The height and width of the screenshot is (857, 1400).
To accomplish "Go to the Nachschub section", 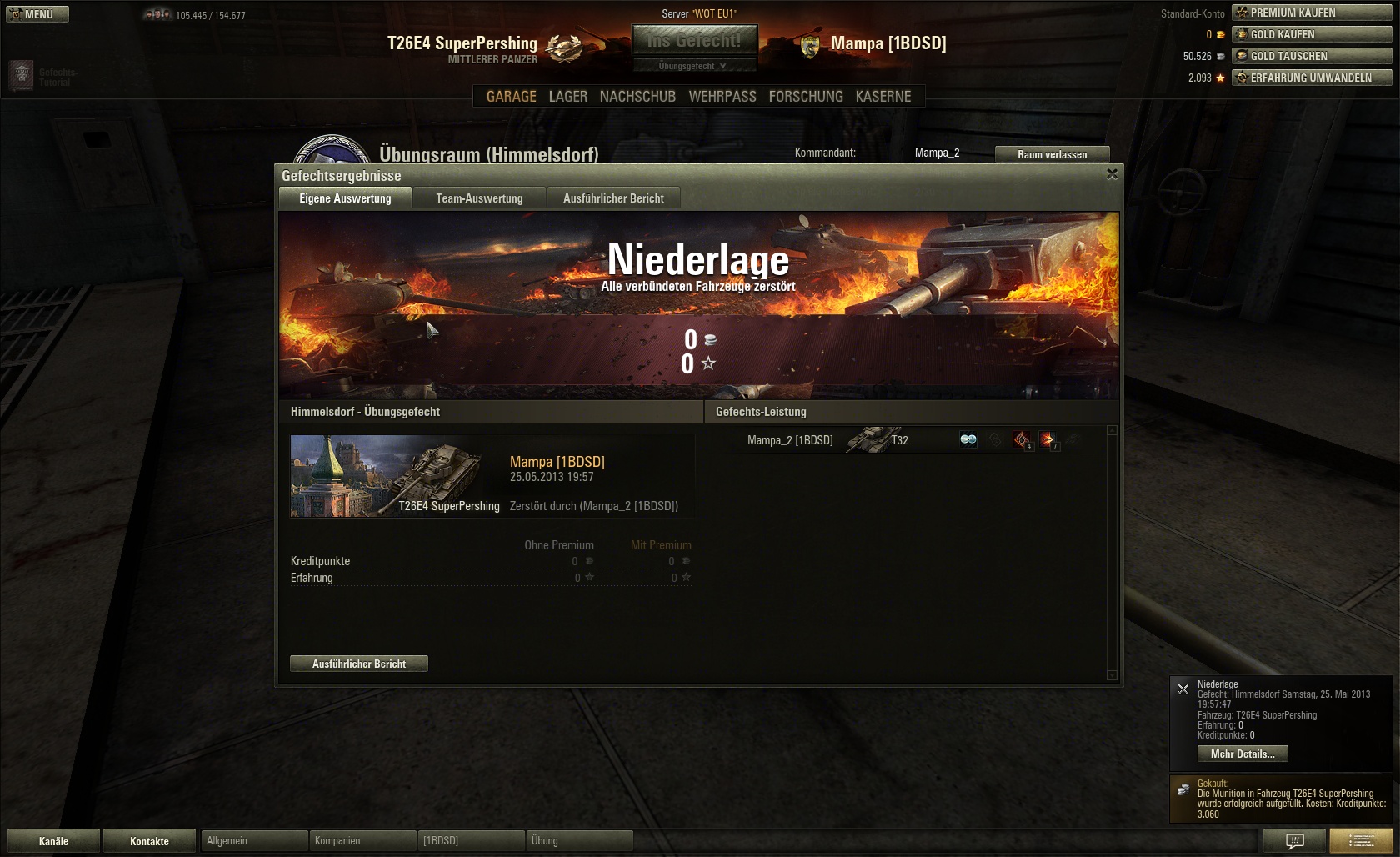I will click(x=637, y=97).
